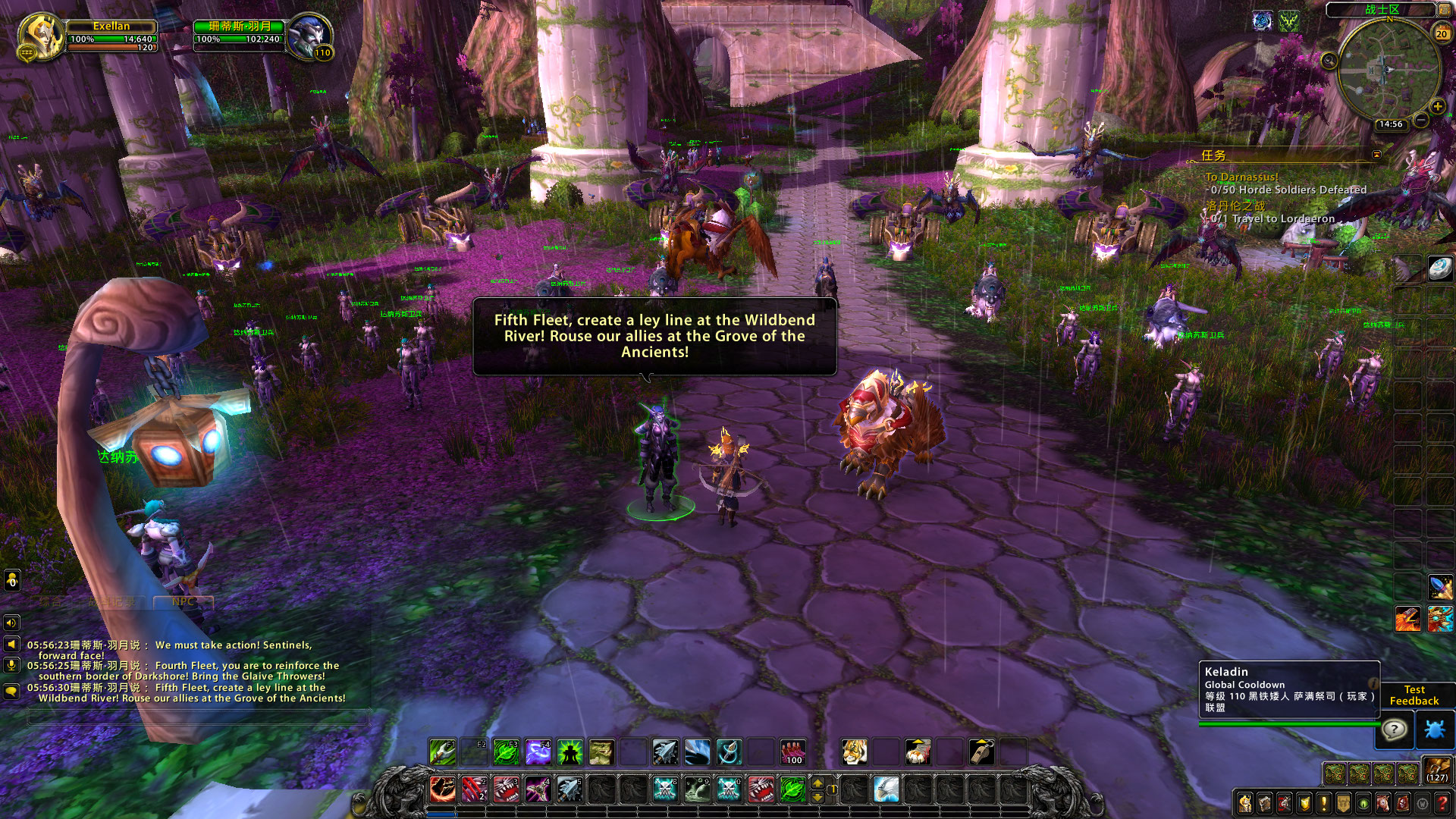
Task: Use the whistle ability on the bar
Action: tap(981, 752)
